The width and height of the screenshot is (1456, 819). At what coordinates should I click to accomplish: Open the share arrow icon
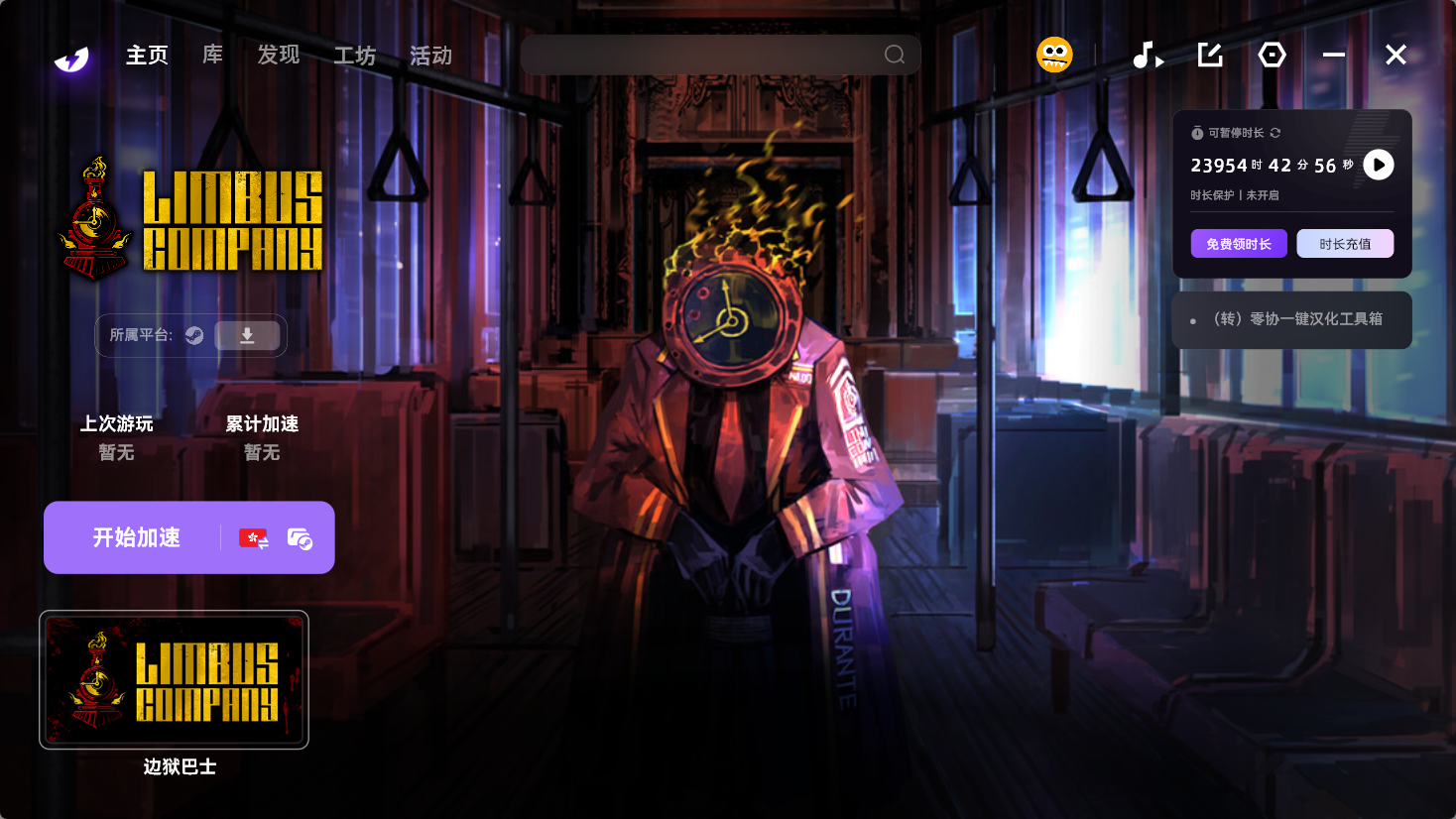coord(1210,55)
